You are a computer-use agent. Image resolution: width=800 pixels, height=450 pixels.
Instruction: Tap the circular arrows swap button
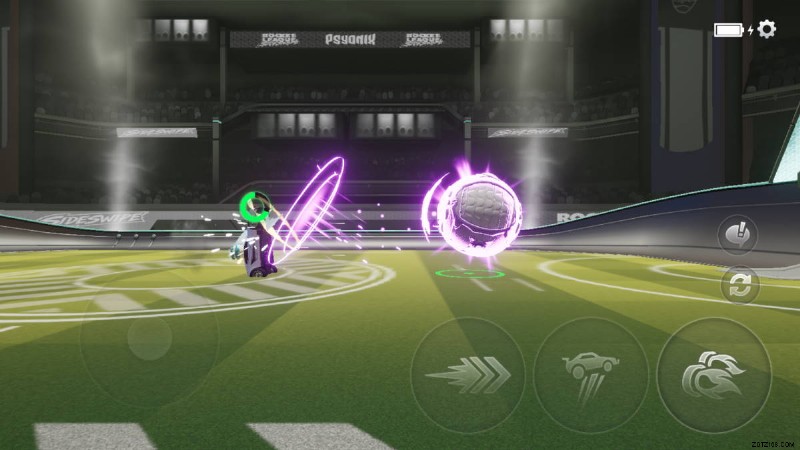tap(740, 286)
